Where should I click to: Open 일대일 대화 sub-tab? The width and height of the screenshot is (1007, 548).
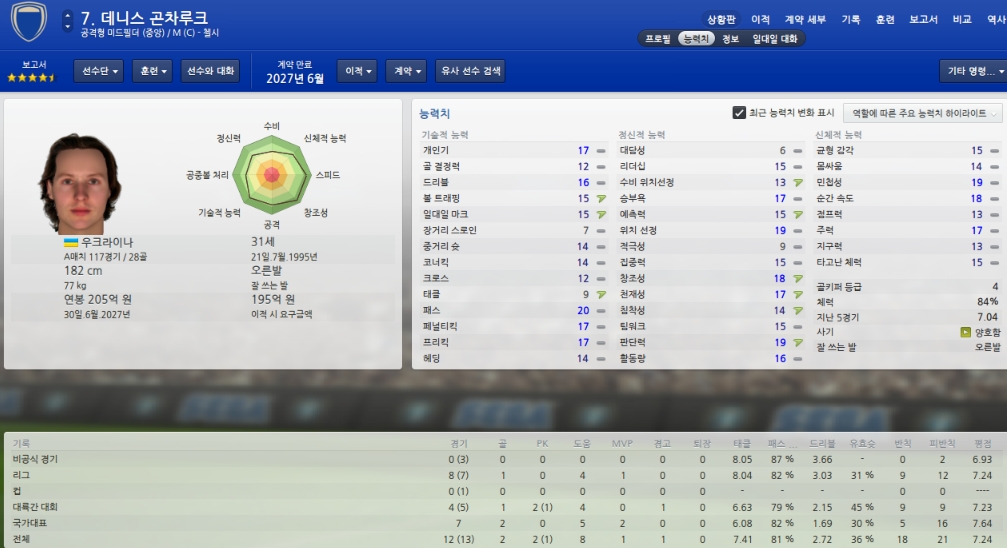775,39
